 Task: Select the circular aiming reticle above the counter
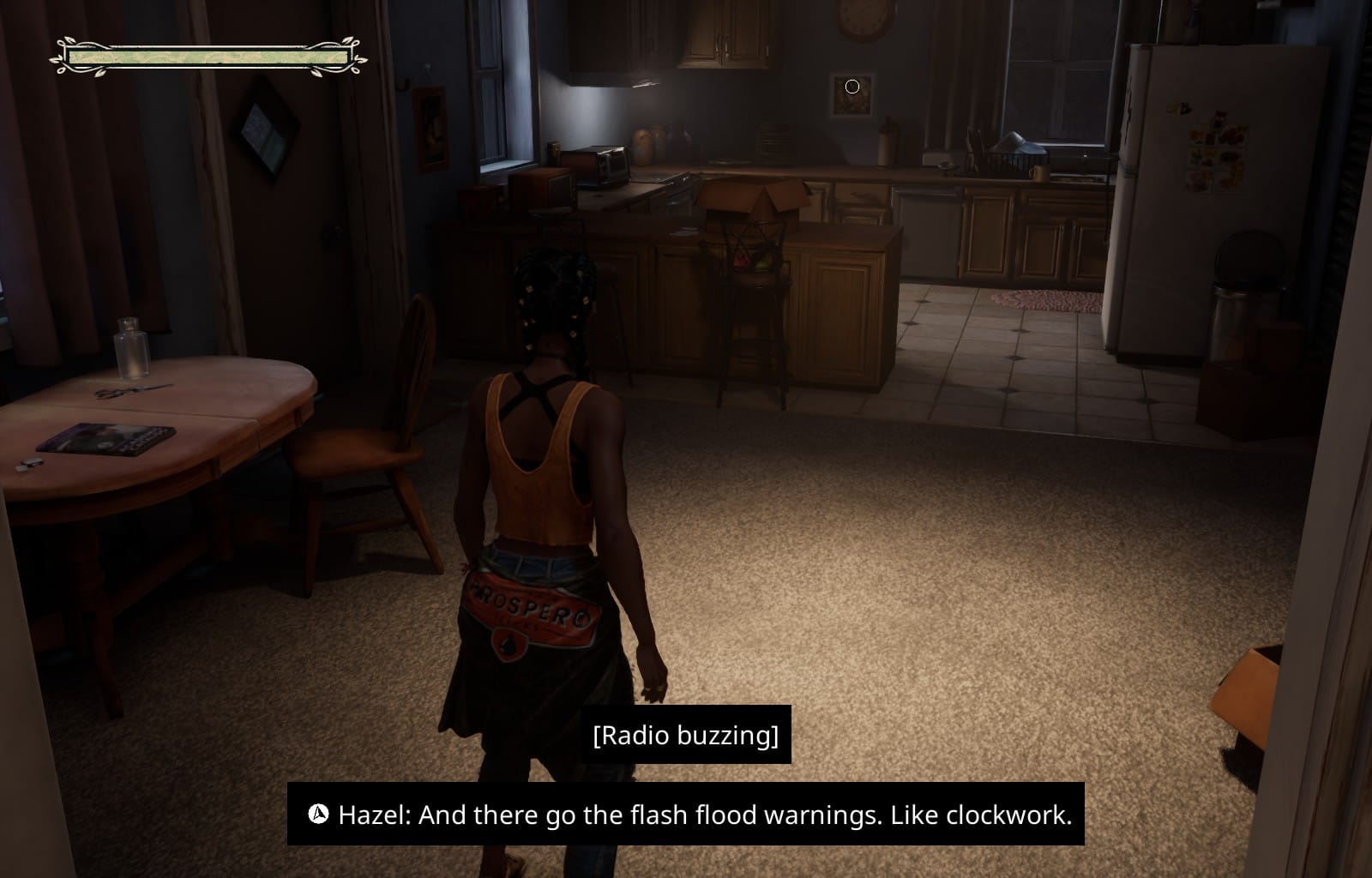point(851,86)
